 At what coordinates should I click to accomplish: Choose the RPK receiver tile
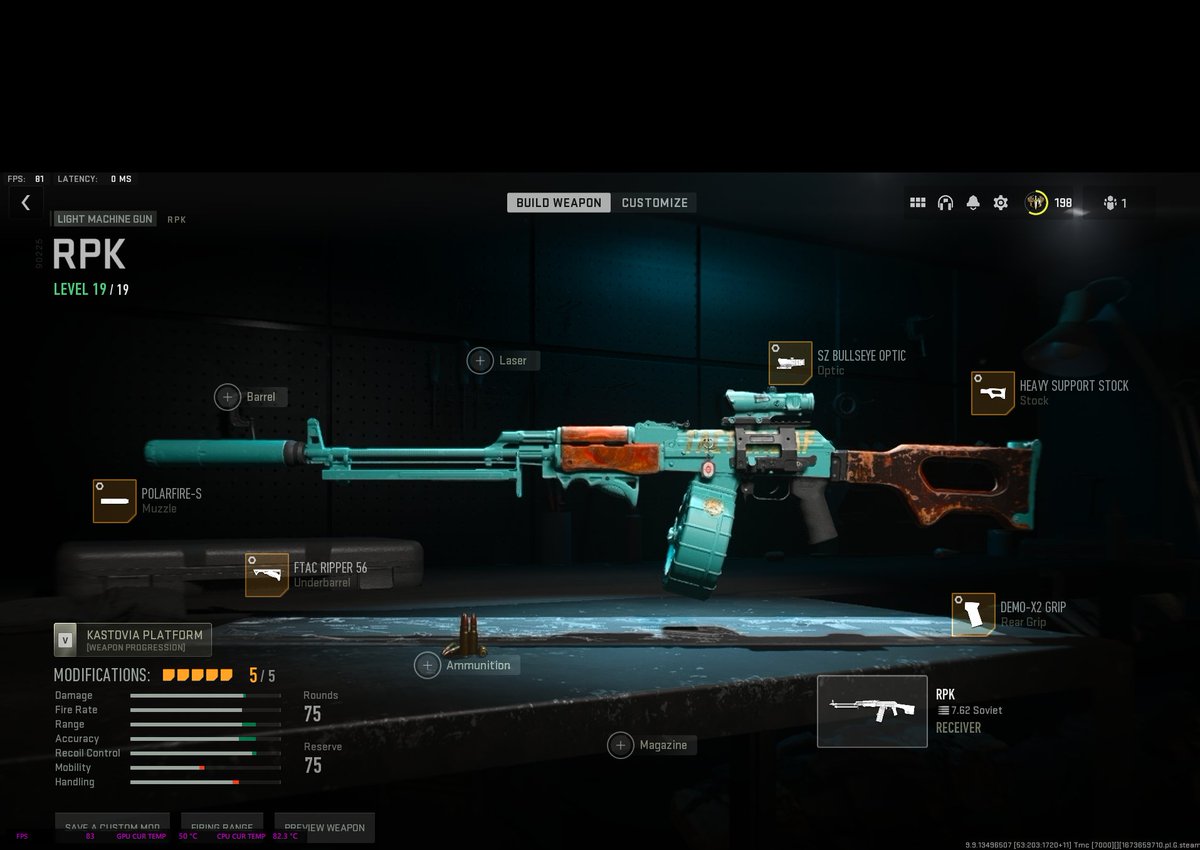click(872, 711)
